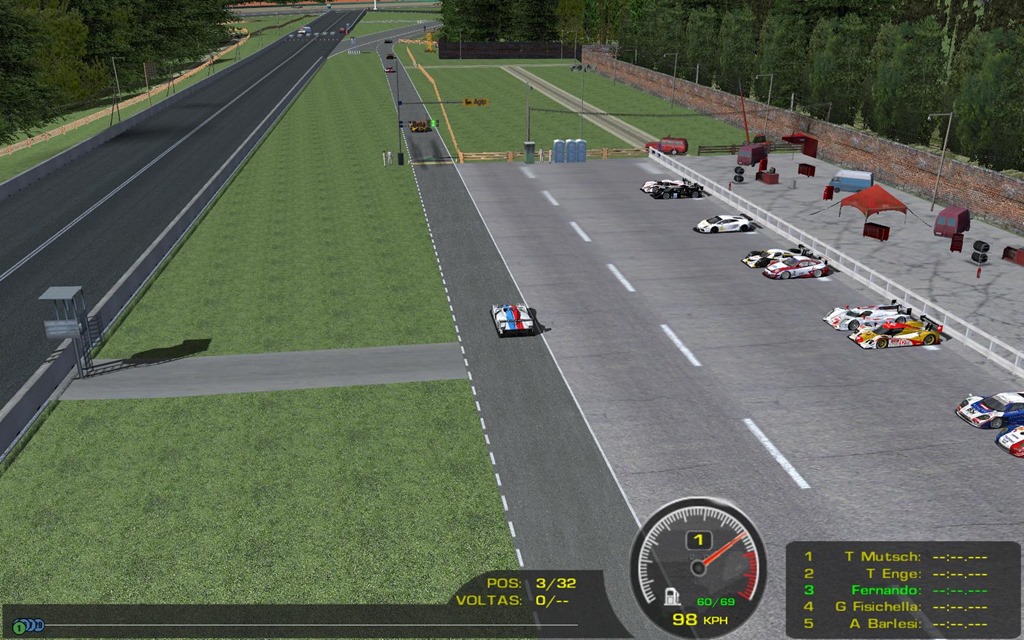The width and height of the screenshot is (1024, 640).
Task: Click the green player marker on progress bar
Action: 19,626
